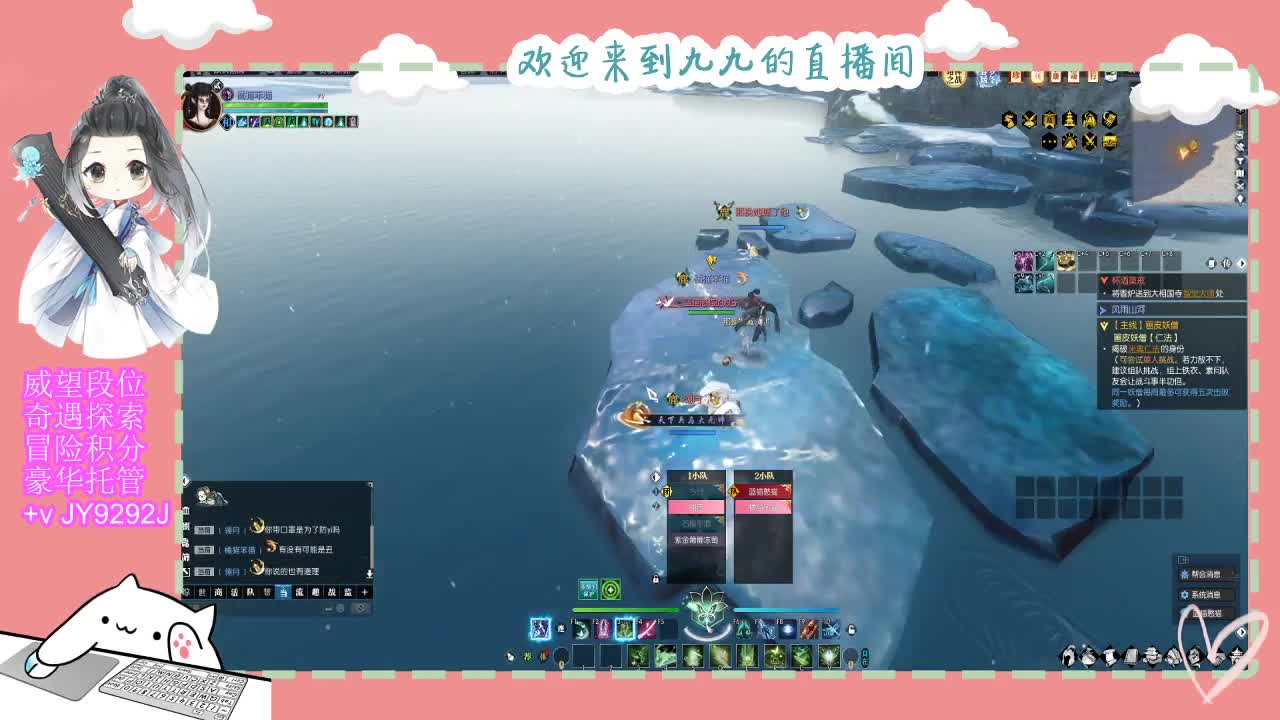Toggle the 多倍保护 buff indicator
Screen dimensions: 1280x720
tap(587, 591)
